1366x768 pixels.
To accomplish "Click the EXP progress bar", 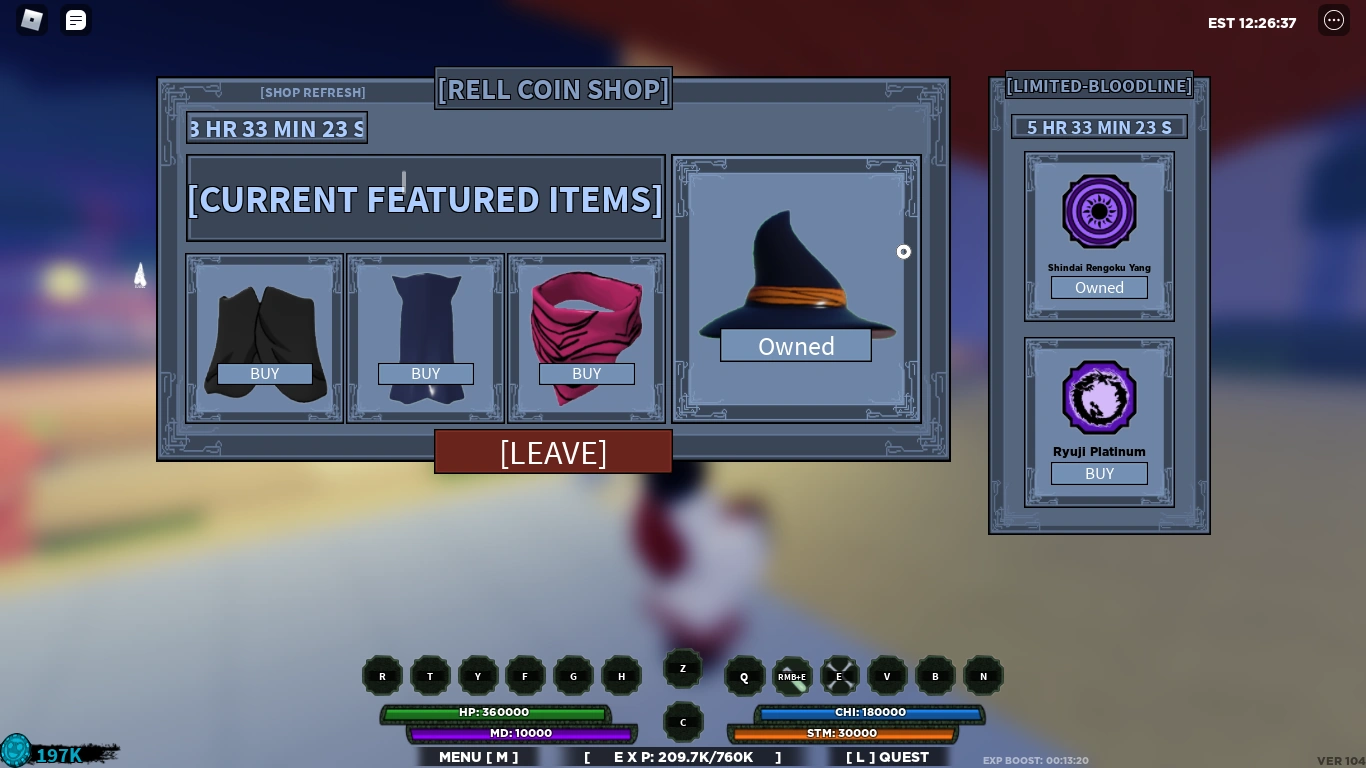I will pyautogui.click(x=683, y=757).
